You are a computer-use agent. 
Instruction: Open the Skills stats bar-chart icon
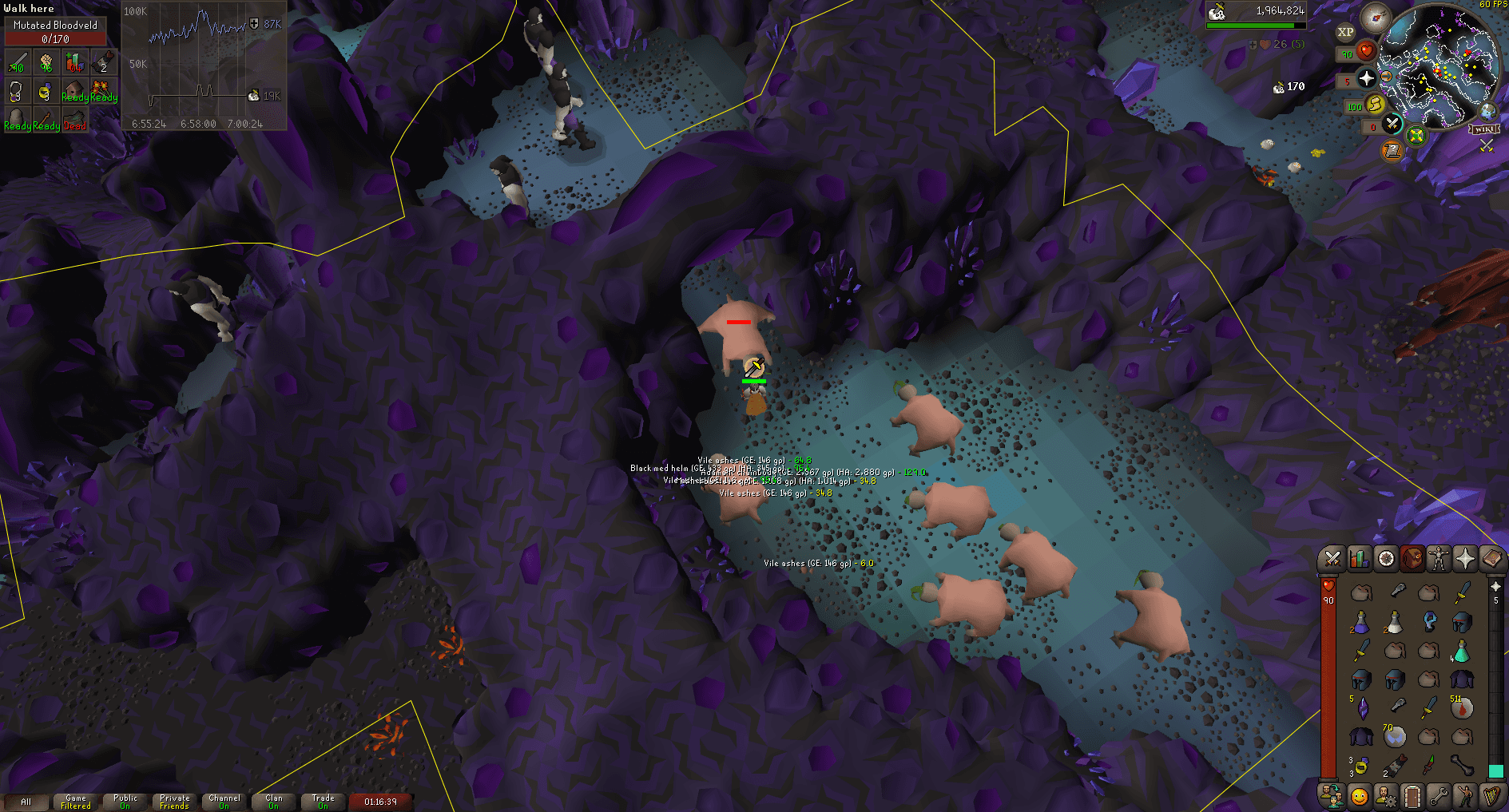tap(1359, 559)
